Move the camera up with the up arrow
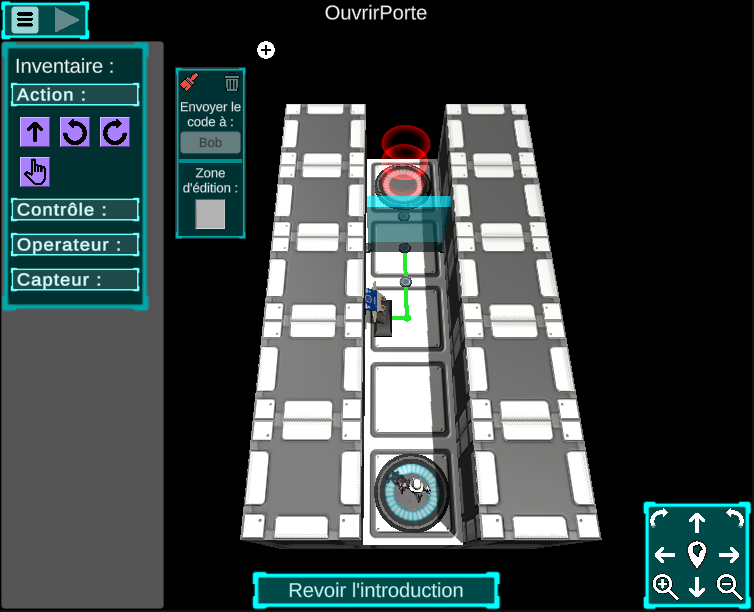Image resolution: width=754 pixels, height=612 pixels. tap(697, 521)
